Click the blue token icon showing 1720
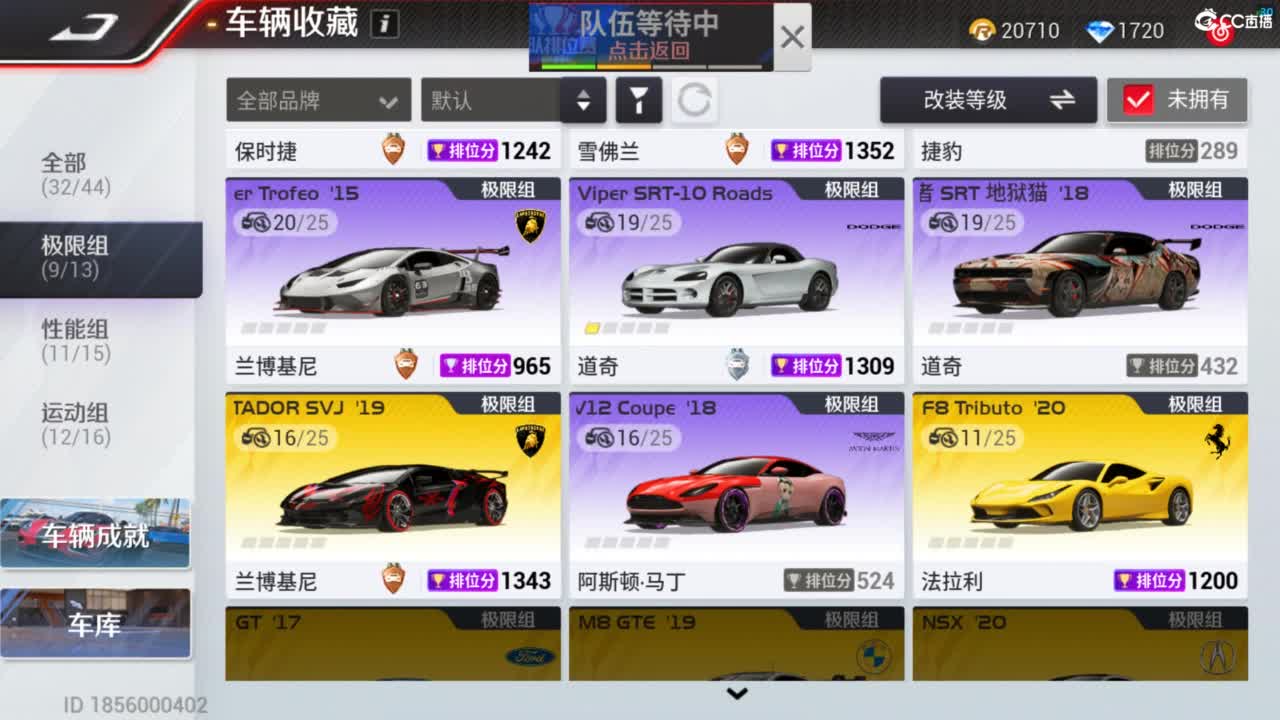 pyautogui.click(x=1103, y=30)
